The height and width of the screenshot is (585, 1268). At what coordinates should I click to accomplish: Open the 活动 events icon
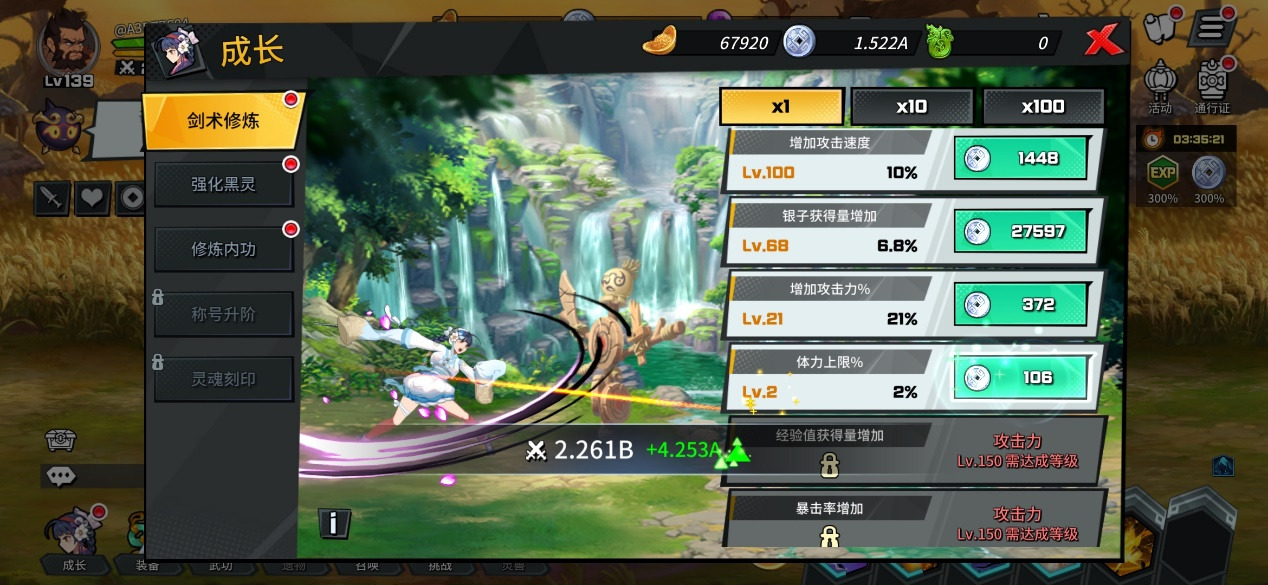pyautogui.click(x=1160, y=84)
